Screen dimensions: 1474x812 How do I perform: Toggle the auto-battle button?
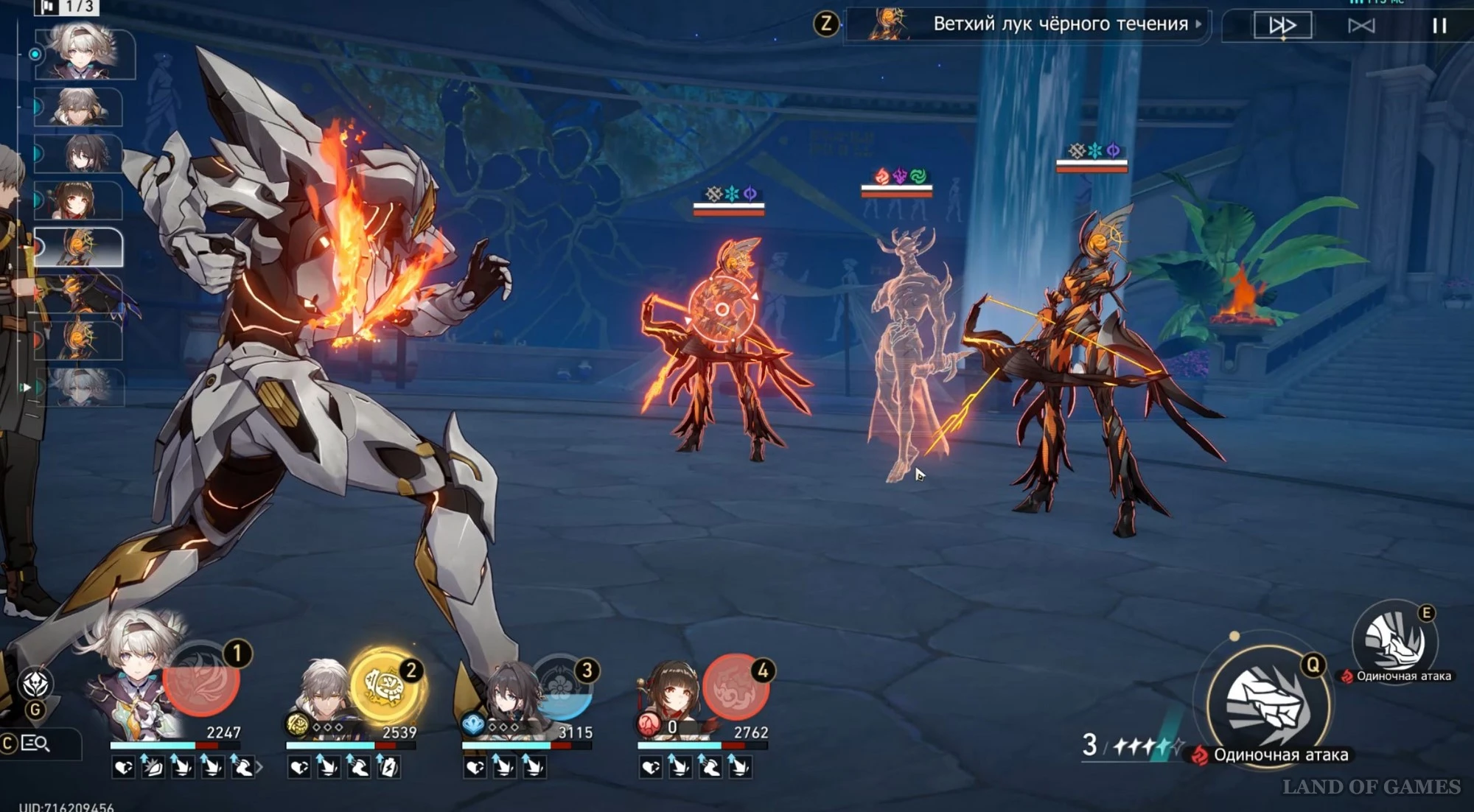point(1361,26)
